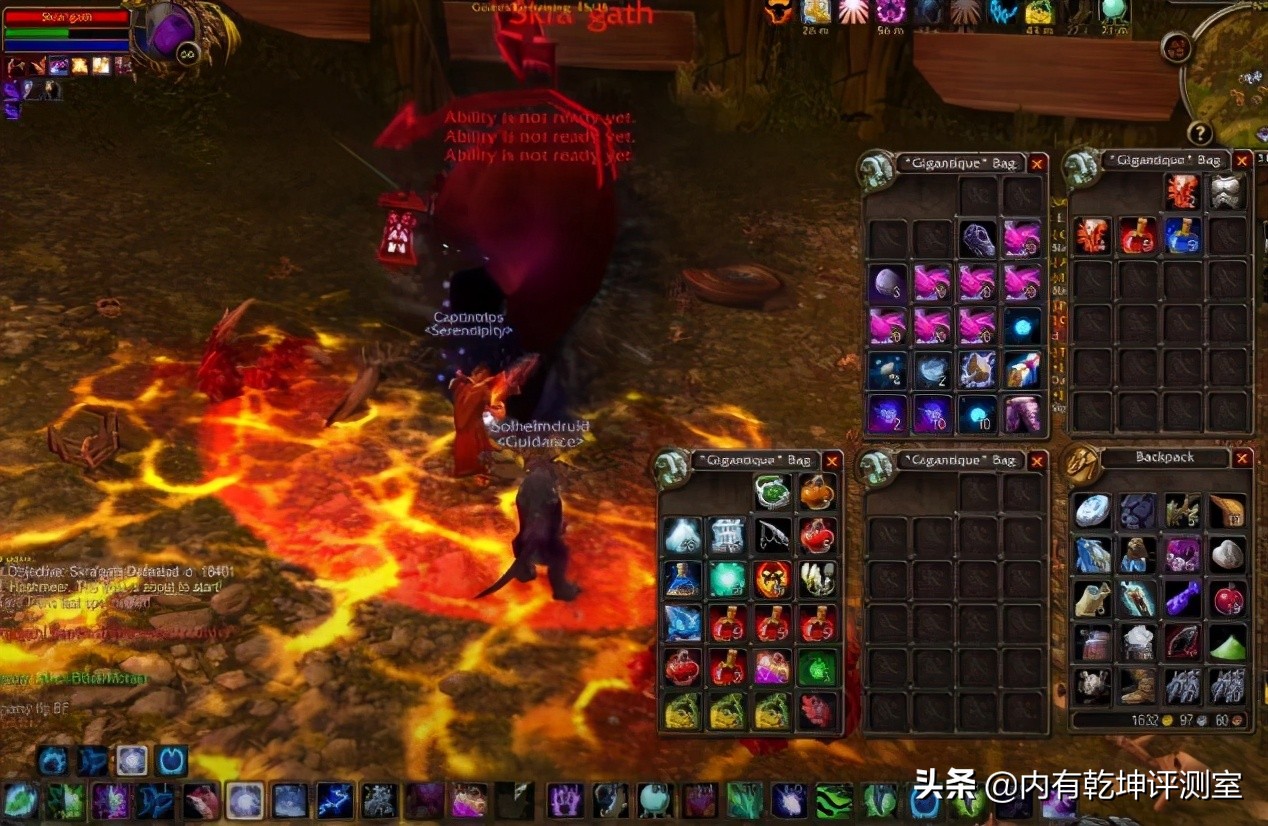Pick the green powder pile item
The width and height of the screenshot is (1268, 826).
1228,642
